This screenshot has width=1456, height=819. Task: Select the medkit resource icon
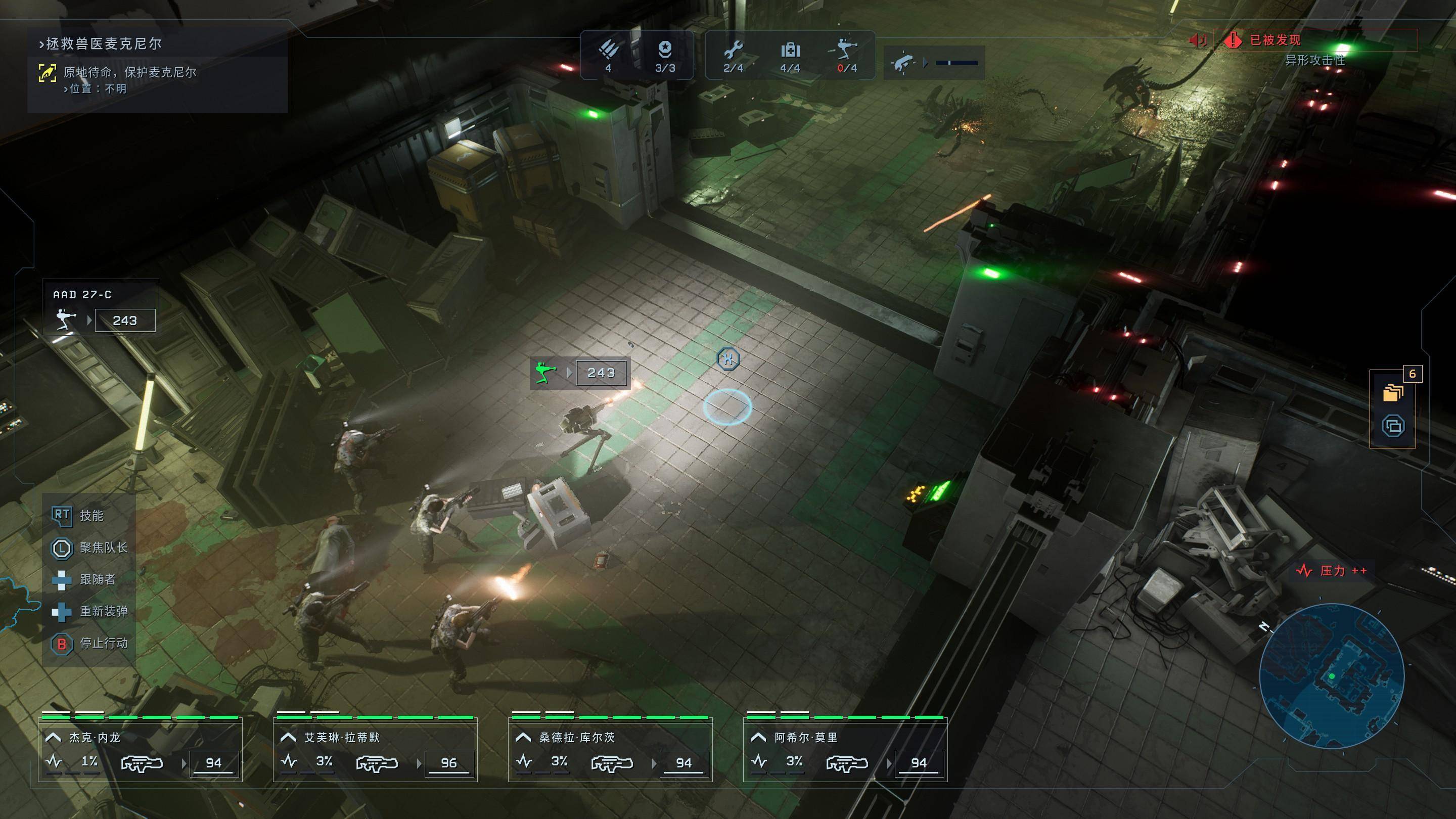coord(790,51)
